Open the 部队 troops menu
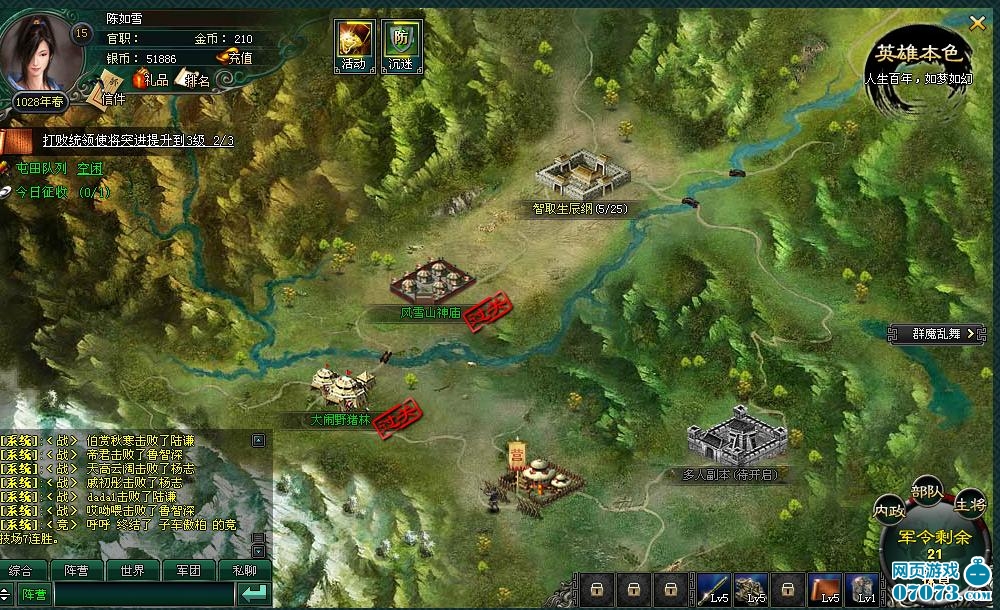Viewport: 1000px width, 610px height. coord(927,491)
